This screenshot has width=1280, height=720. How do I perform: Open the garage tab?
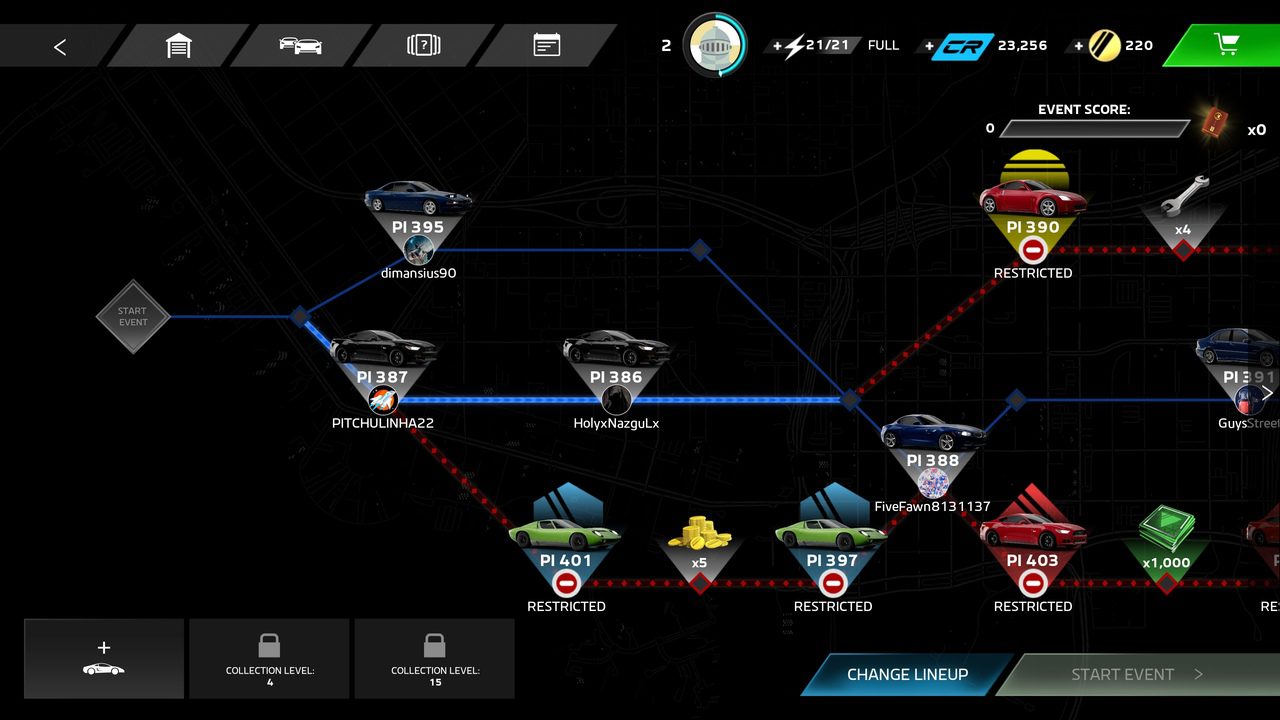pos(178,46)
